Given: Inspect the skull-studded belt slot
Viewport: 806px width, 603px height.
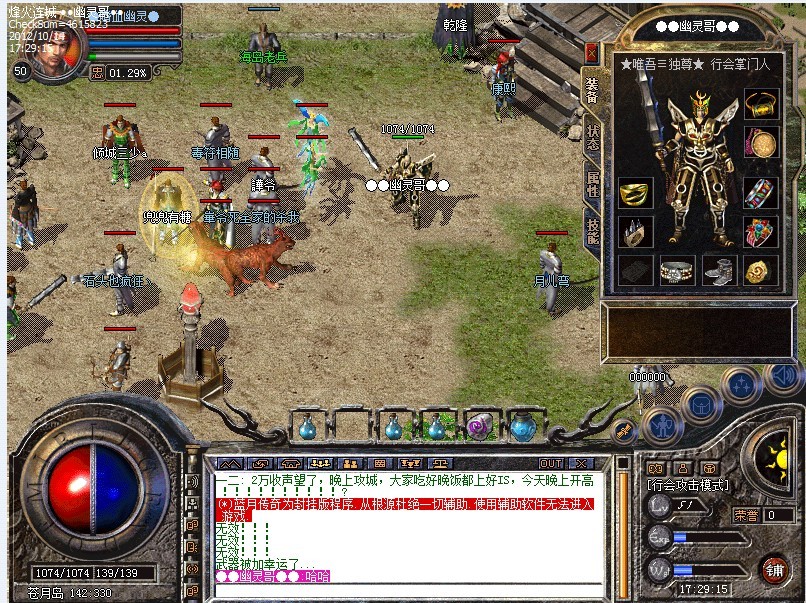Looking at the screenshot, I should 675,270.
